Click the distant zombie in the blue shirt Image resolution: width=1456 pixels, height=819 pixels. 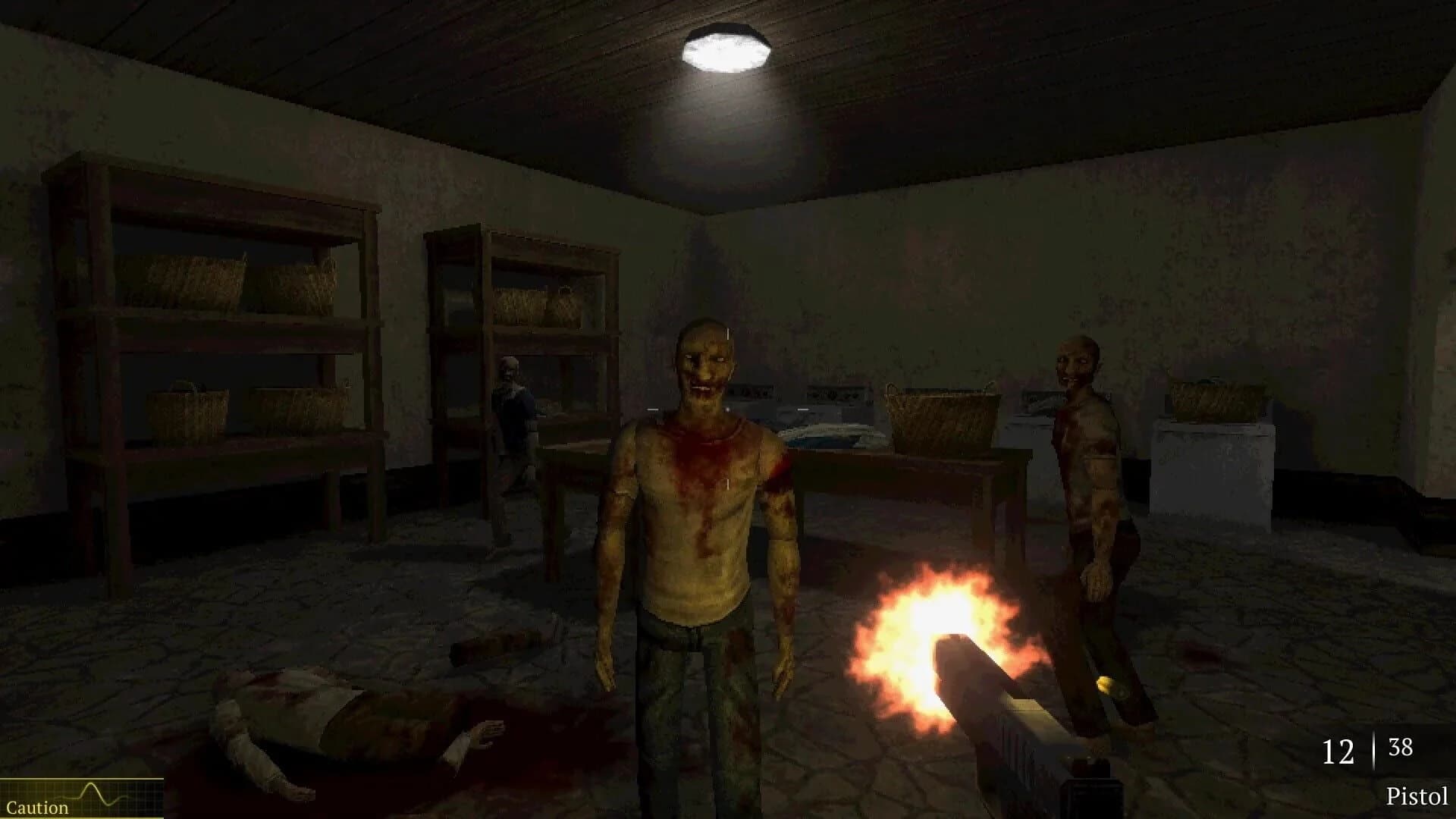pyautogui.click(x=514, y=409)
